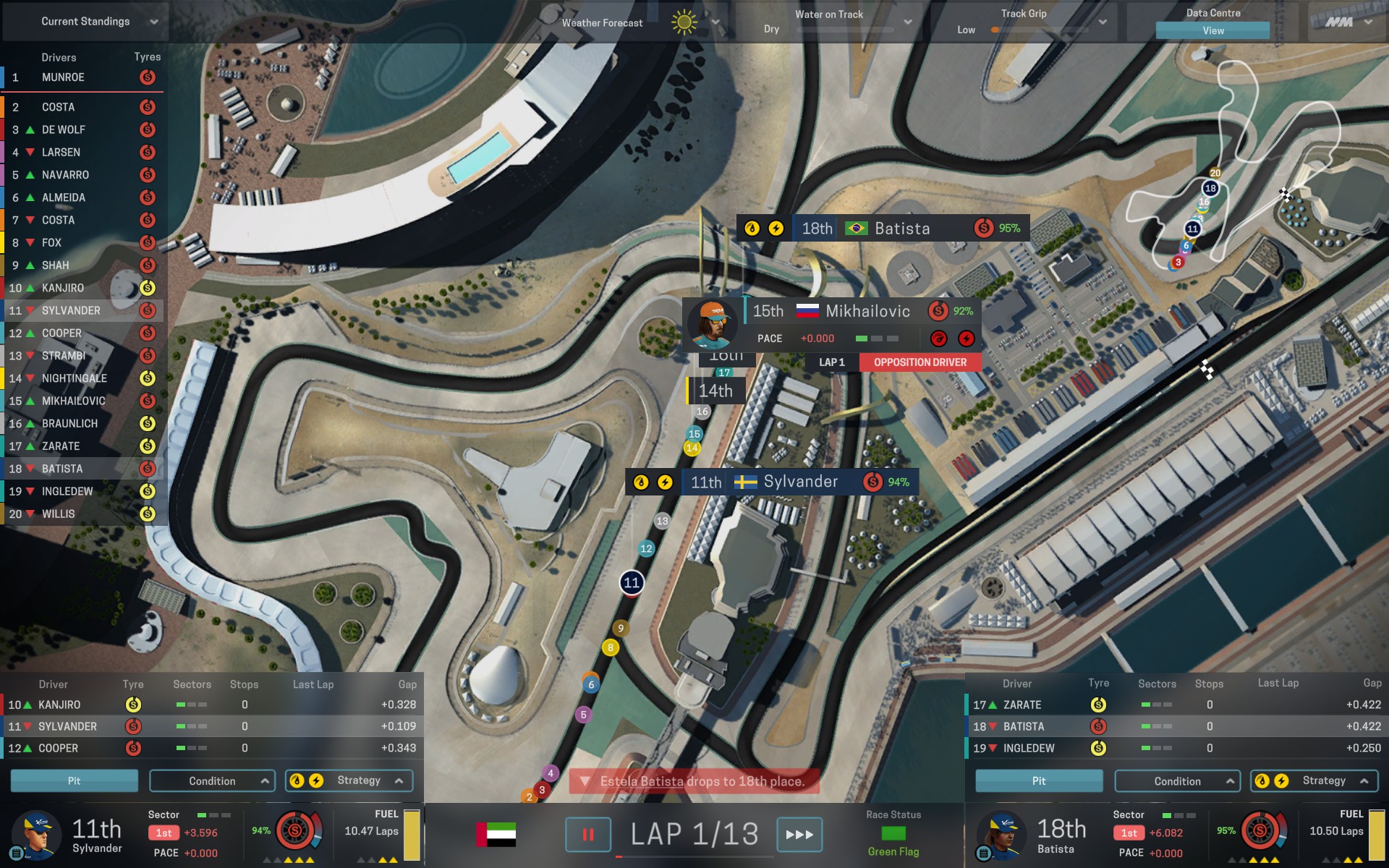1389x868 pixels.
Task: Open the Track Grip dropdown
Action: 1102,22
